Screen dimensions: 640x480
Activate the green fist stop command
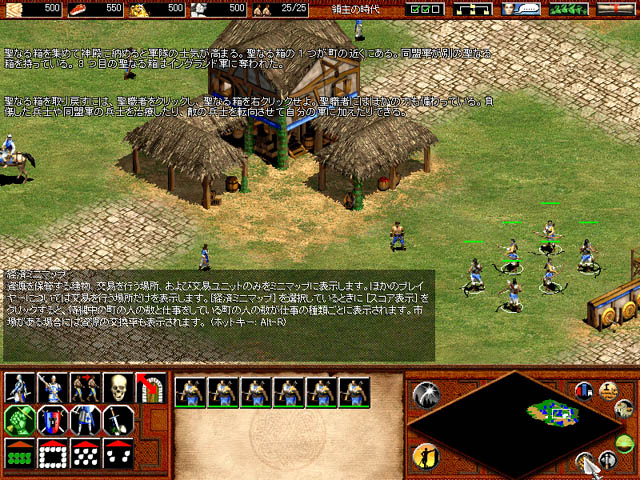19,420
